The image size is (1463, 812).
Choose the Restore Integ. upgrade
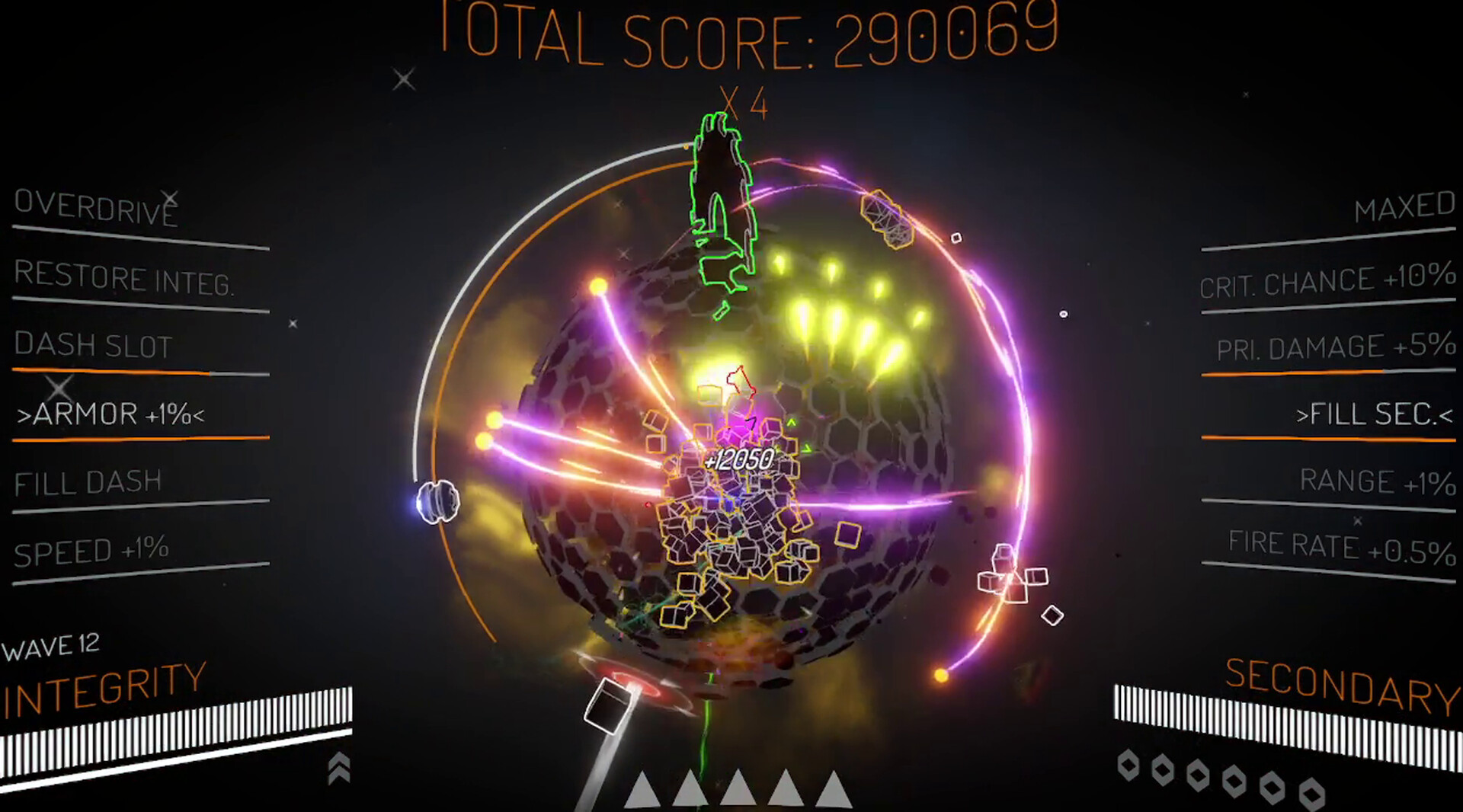[x=126, y=277]
